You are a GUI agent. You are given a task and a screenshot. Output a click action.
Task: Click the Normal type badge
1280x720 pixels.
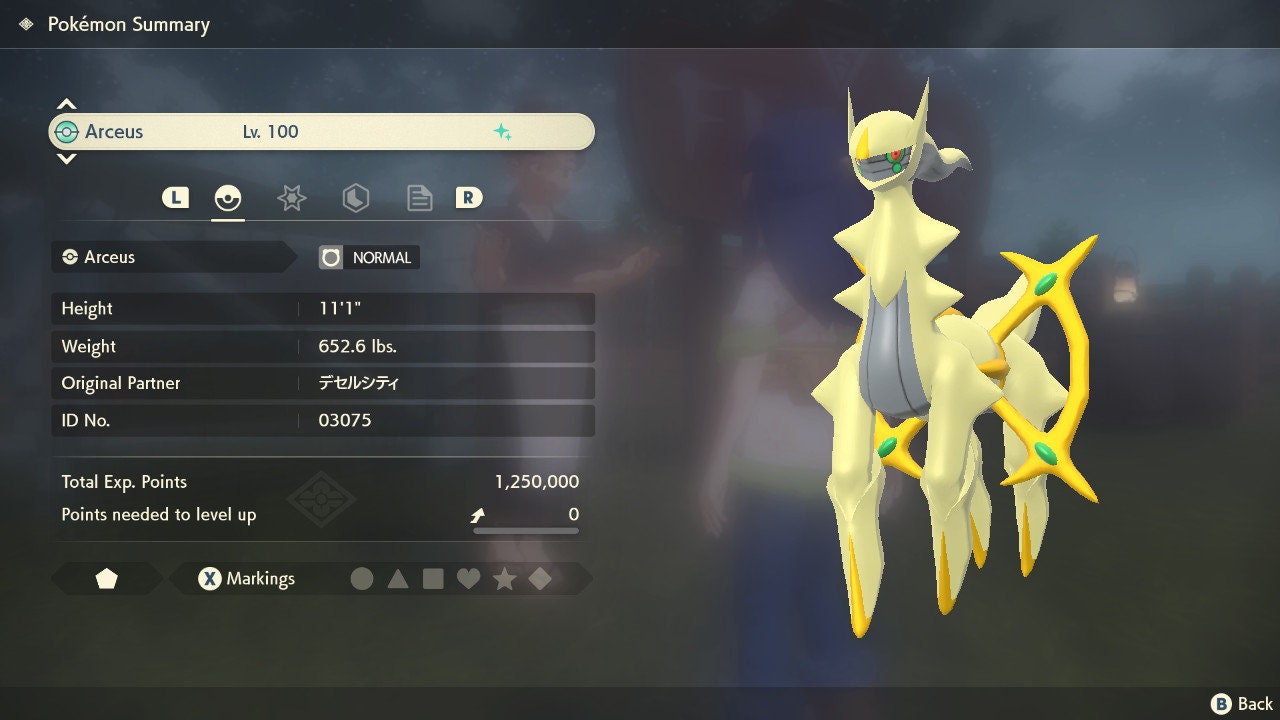369,257
